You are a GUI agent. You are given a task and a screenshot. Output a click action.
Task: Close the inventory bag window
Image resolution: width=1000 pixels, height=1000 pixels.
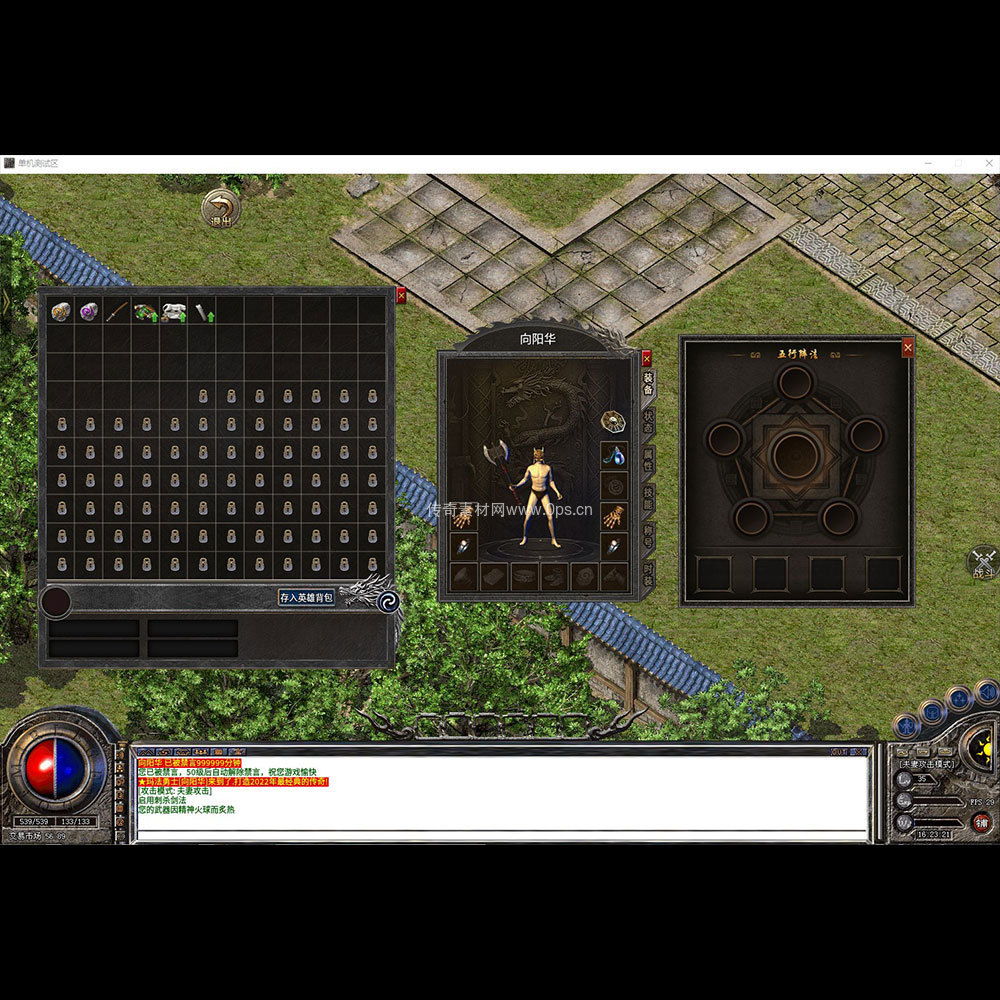[401, 295]
